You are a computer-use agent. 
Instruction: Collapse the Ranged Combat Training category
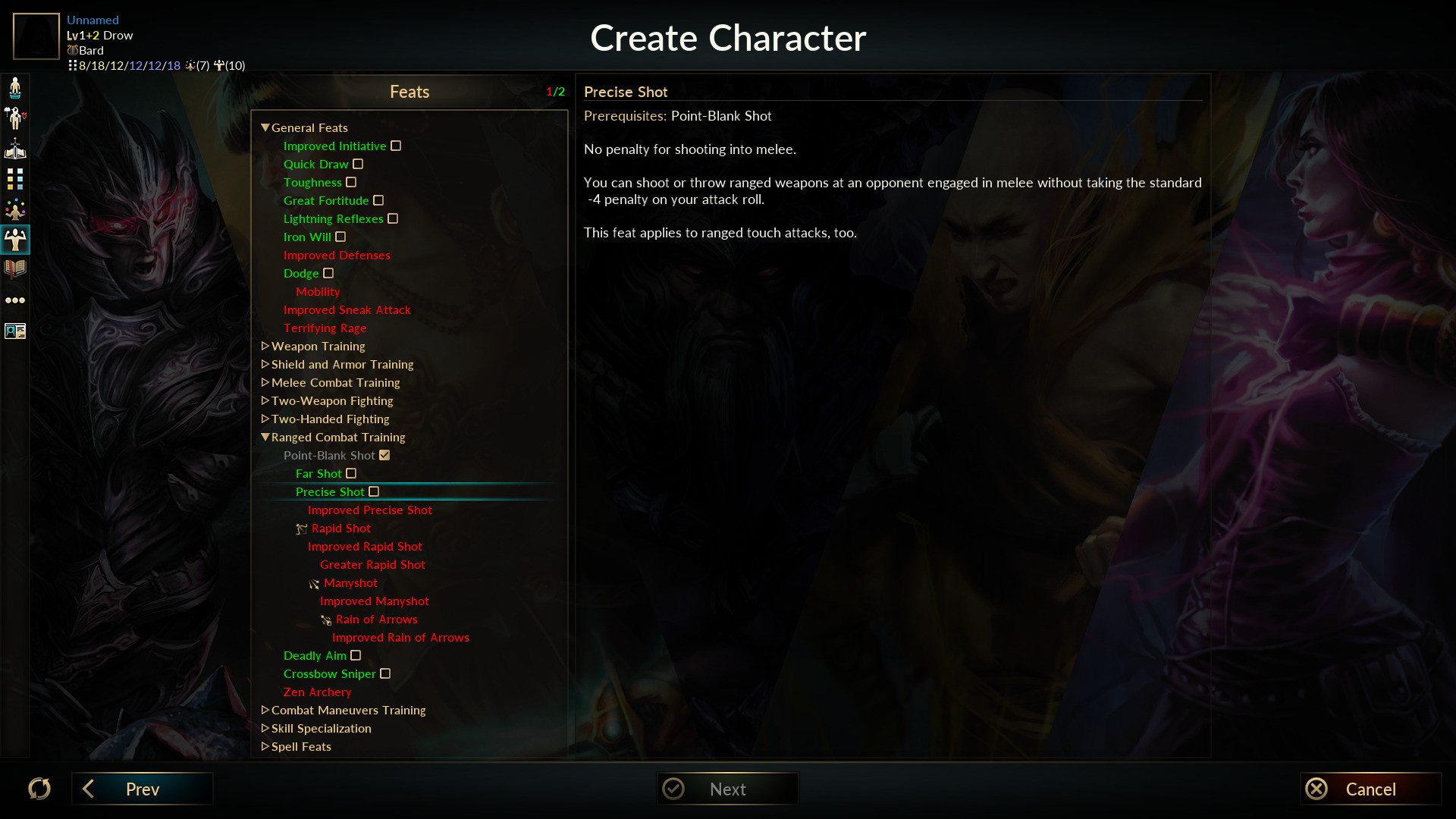click(265, 438)
